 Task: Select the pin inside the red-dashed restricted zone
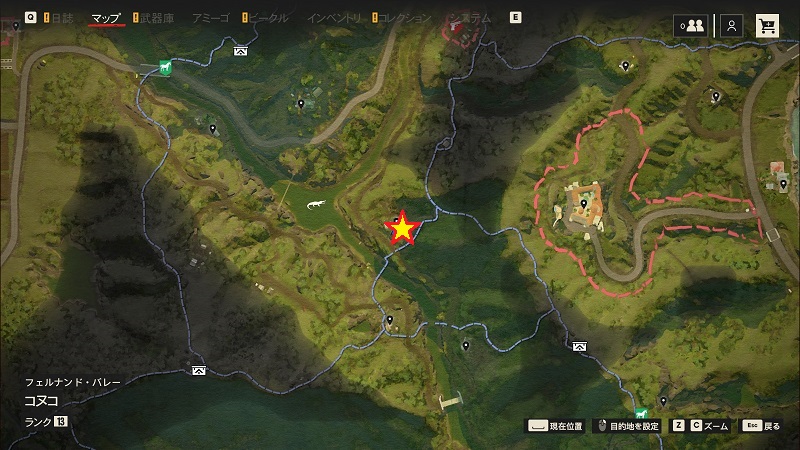tap(584, 204)
